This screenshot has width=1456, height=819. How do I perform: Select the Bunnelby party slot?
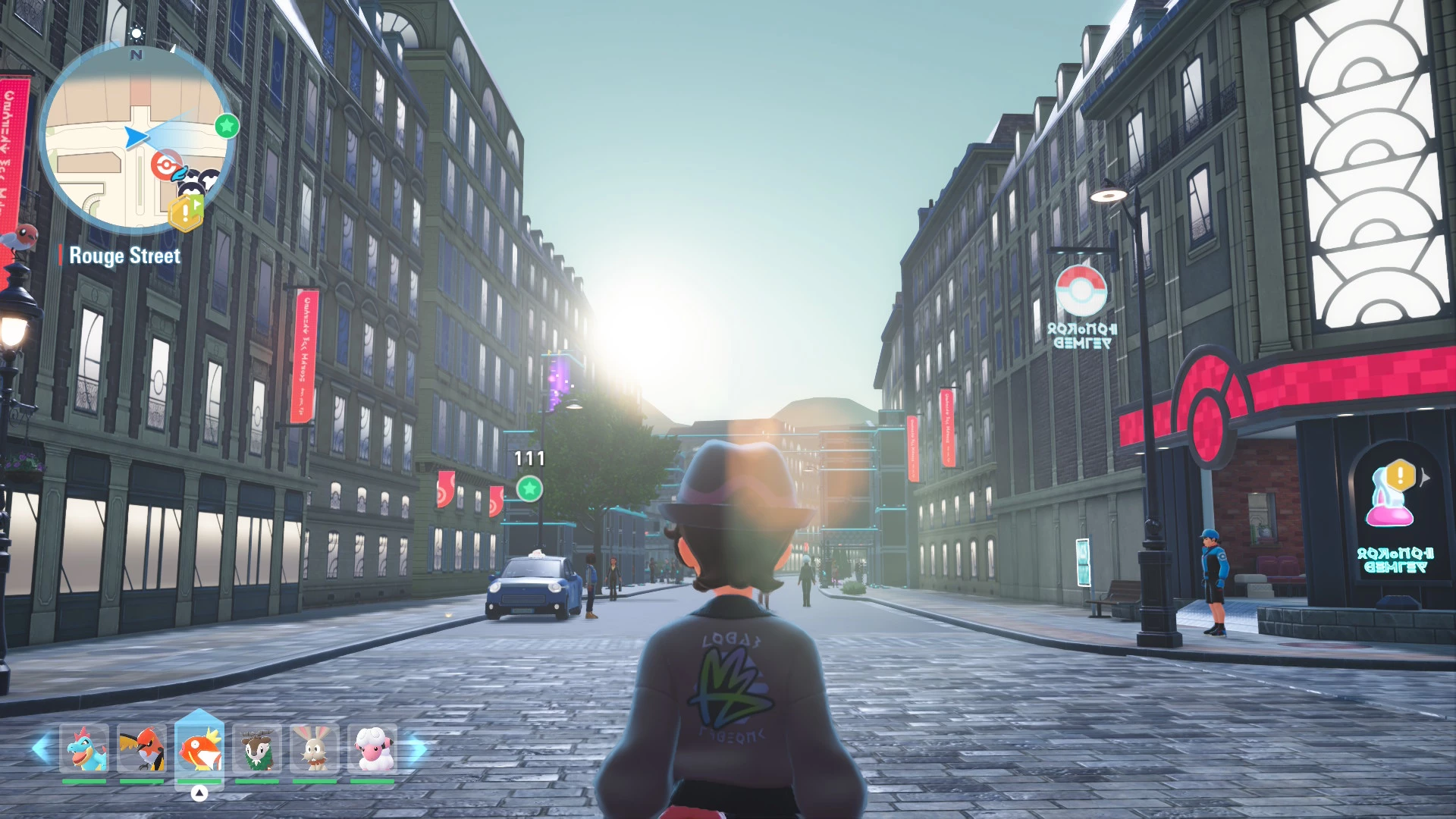(x=315, y=748)
